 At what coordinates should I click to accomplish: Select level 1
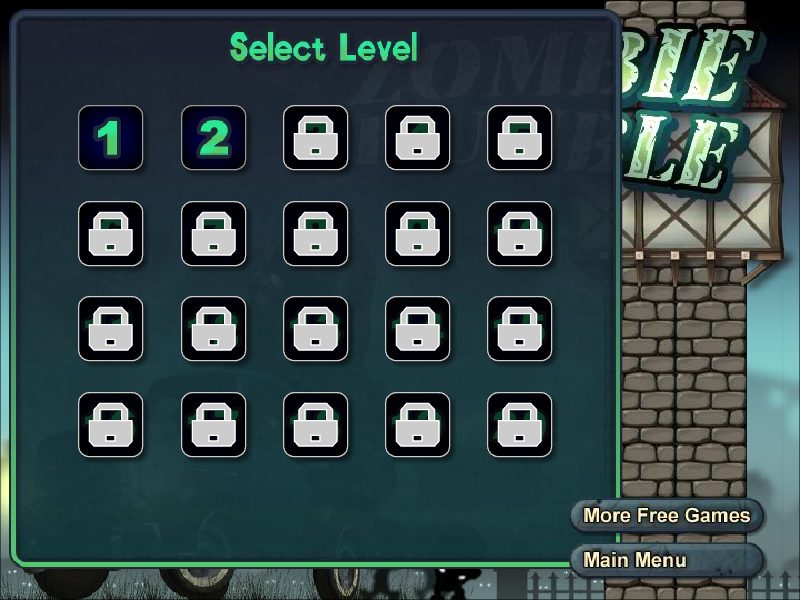(x=110, y=138)
